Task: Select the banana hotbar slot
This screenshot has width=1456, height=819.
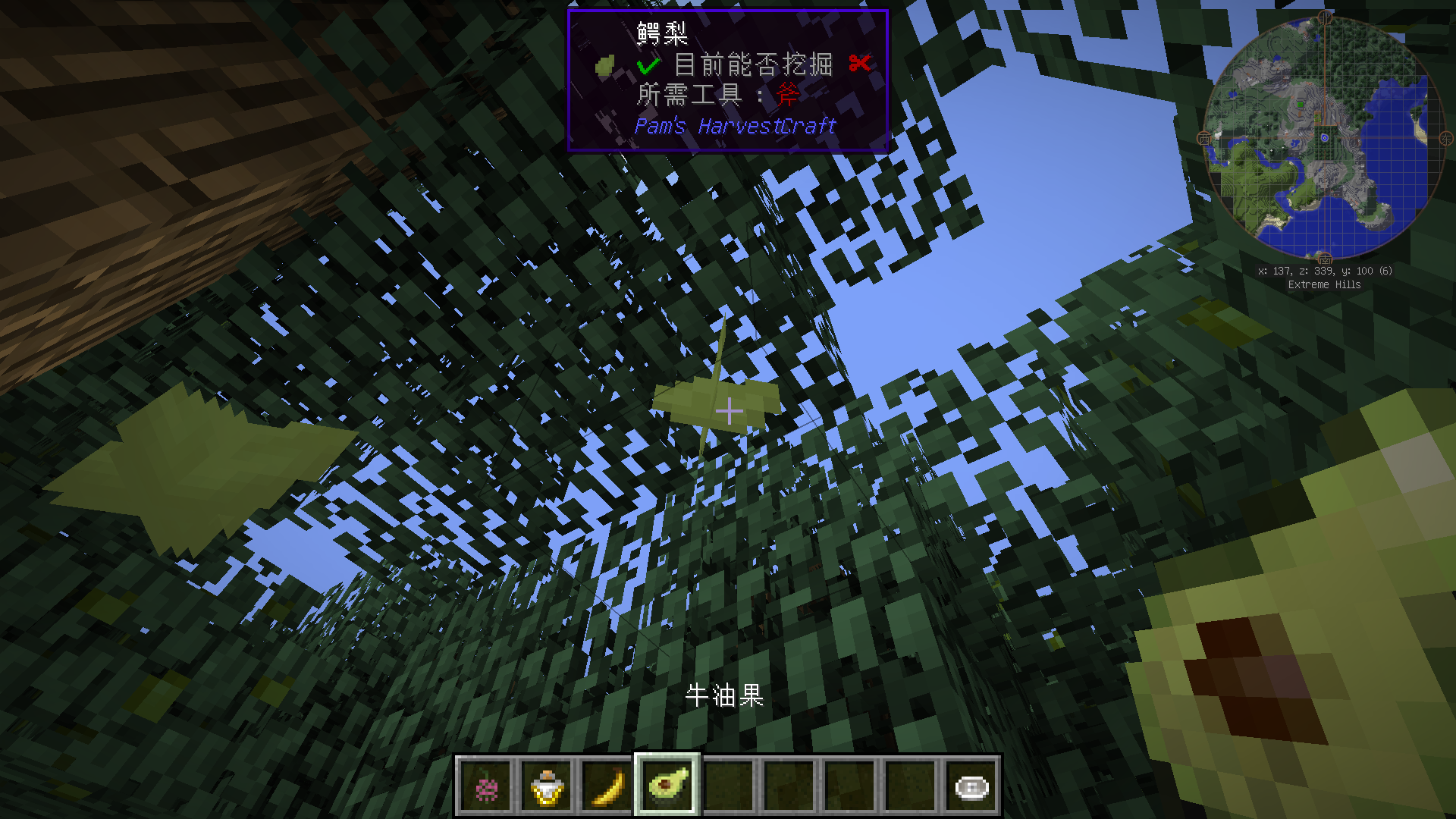Action: coord(607,786)
